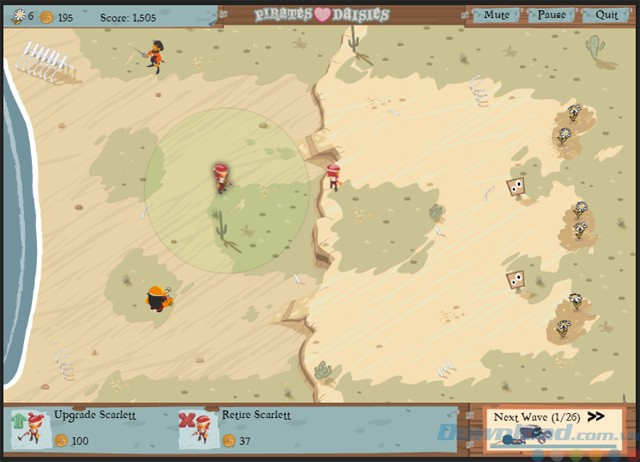This screenshot has height=462, width=640.
Task: Select the Scarlett unit inside the range circle
Action: pyautogui.click(x=223, y=177)
